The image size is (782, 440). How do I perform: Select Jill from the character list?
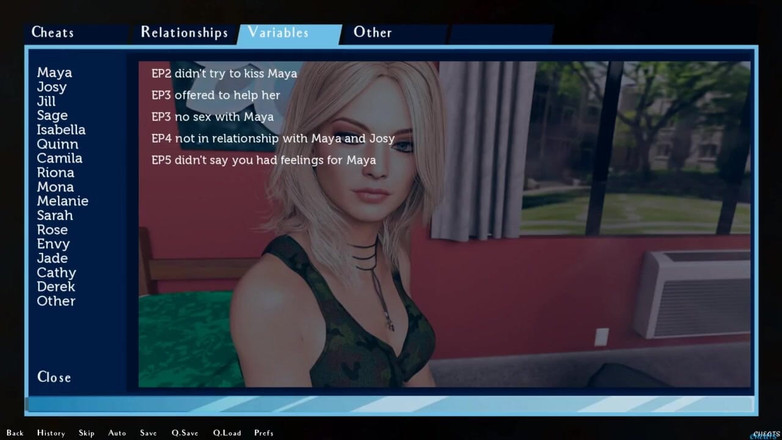(46, 101)
